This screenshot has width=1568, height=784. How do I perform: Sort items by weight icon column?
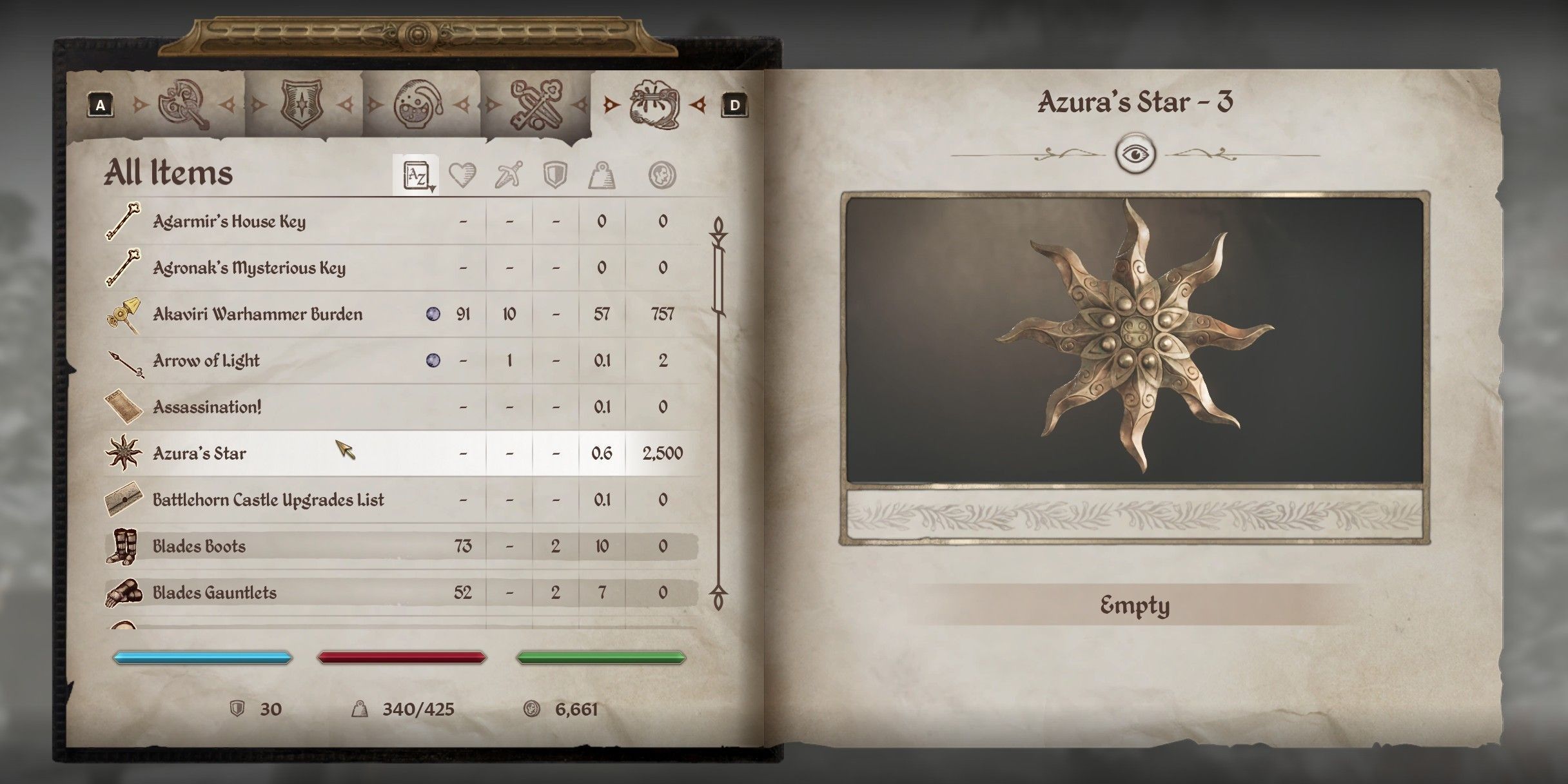coord(602,175)
